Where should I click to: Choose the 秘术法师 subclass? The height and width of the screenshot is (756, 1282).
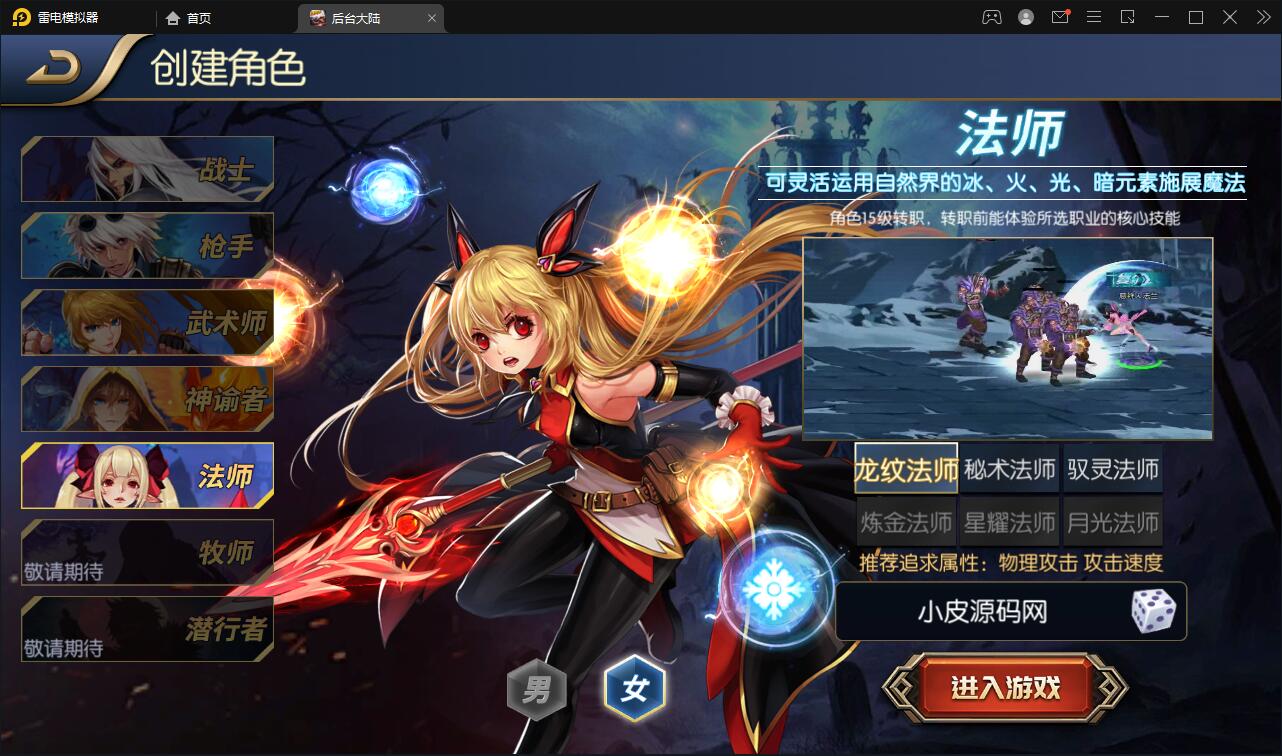[1008, 470]
